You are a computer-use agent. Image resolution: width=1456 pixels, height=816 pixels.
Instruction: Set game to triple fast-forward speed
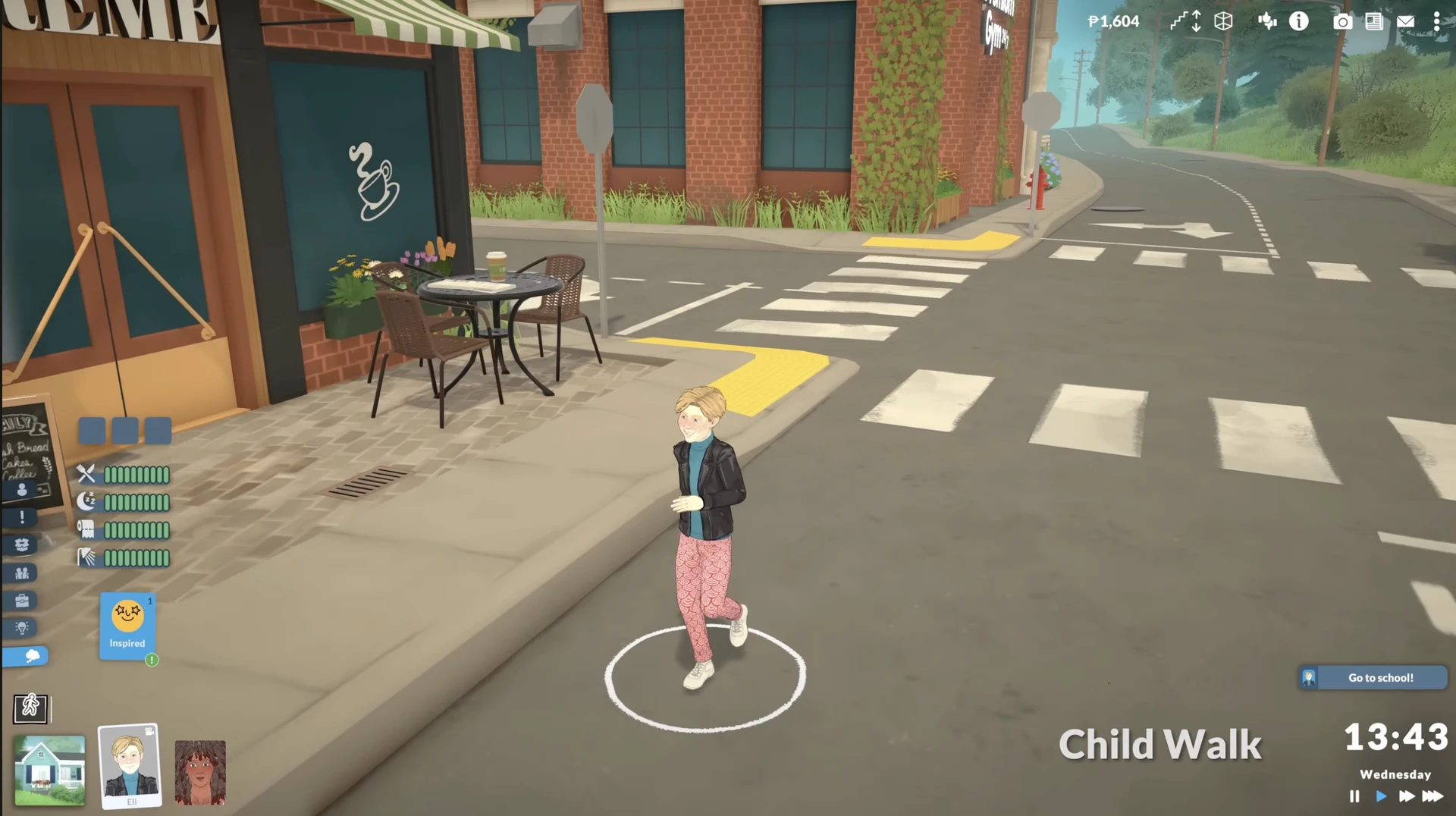1432,796
